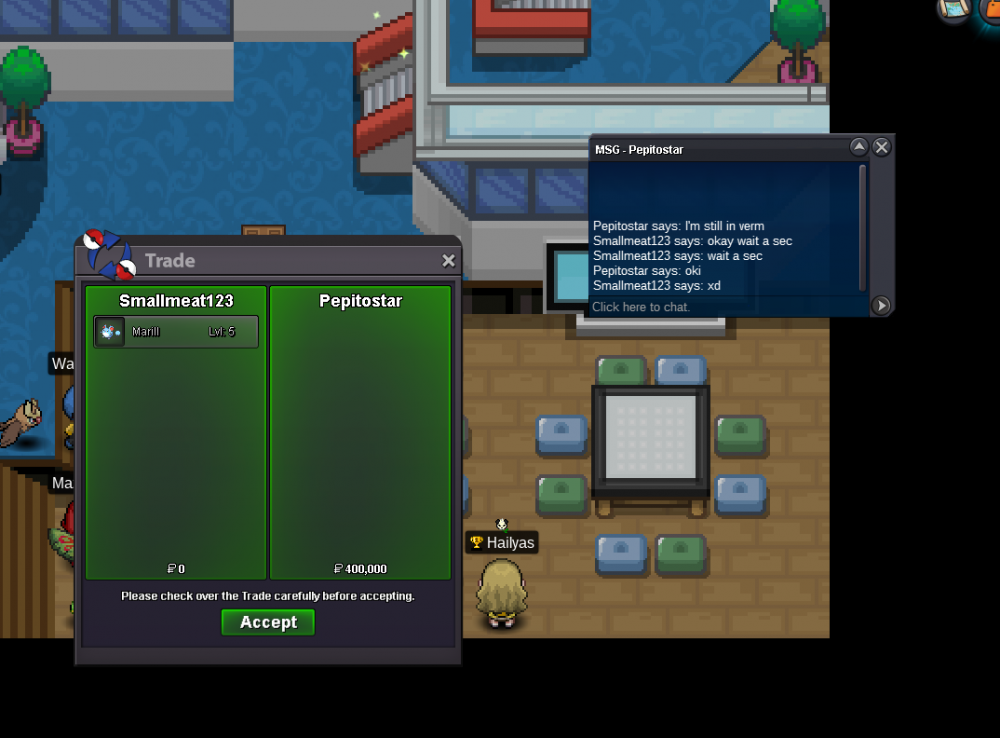1000x738 pixels.
Task: Open the orange bag icon
Action: tap(990, 9)
